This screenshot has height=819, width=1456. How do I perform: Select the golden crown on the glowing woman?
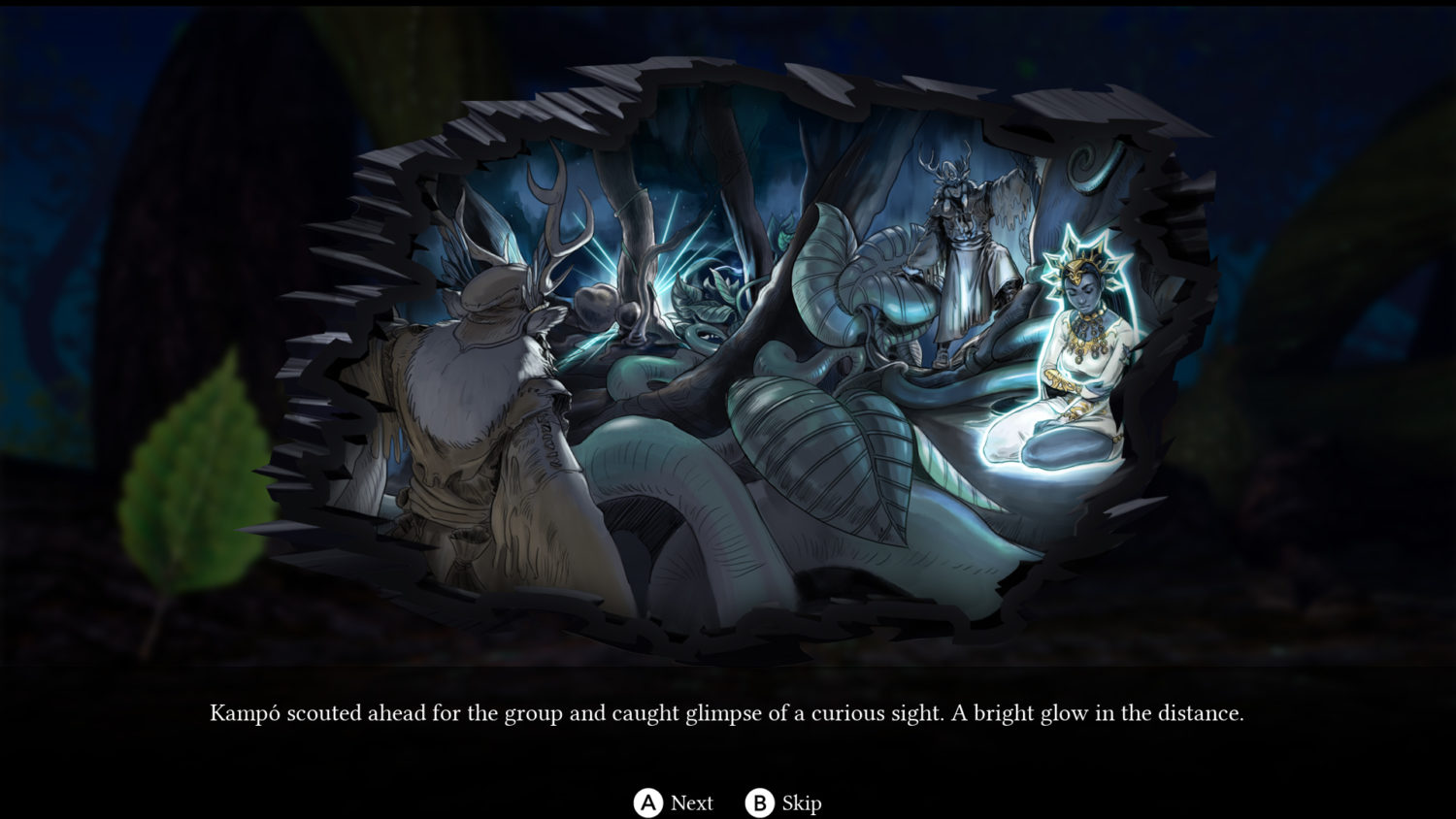tap(1080, 262)
